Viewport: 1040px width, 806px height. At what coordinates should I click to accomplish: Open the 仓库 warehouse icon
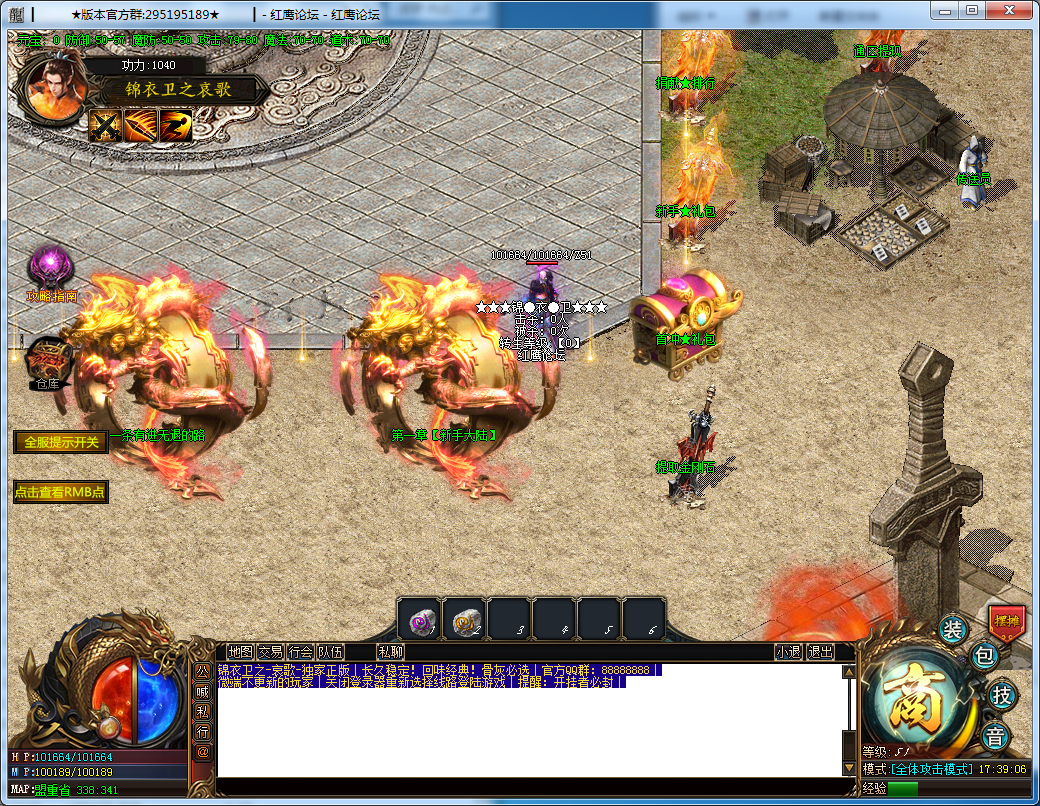48,358
